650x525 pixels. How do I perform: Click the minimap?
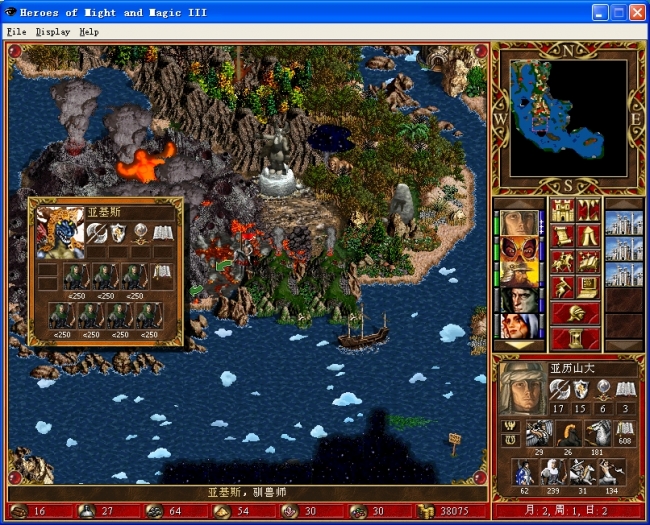[x=569, y=118]
